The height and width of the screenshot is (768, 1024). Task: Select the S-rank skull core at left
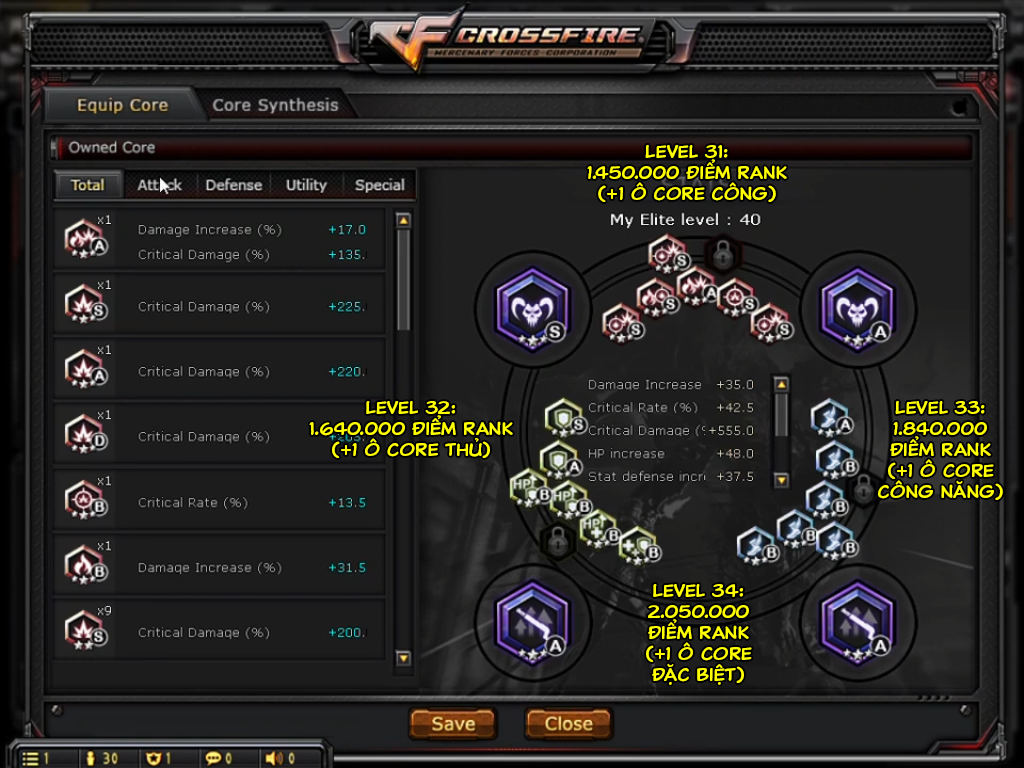532,309
